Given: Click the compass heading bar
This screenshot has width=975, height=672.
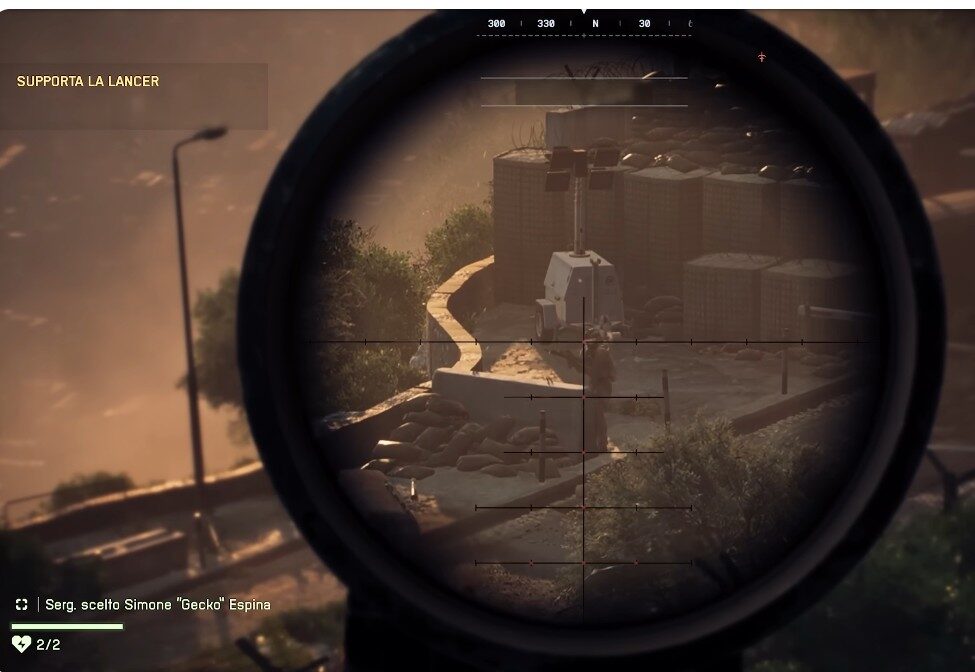Looking at the screenshot, I should tap(584, 24).
